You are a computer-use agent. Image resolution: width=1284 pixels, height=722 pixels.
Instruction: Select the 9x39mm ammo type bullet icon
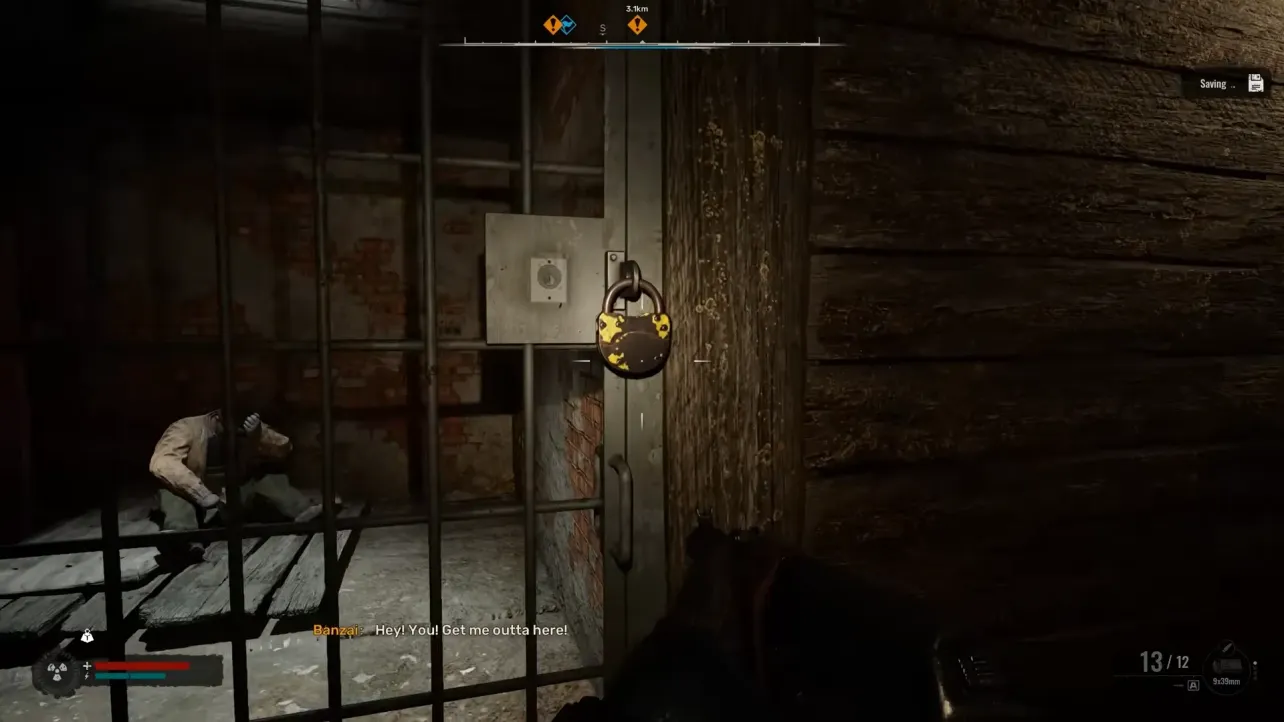(1227, 646)
